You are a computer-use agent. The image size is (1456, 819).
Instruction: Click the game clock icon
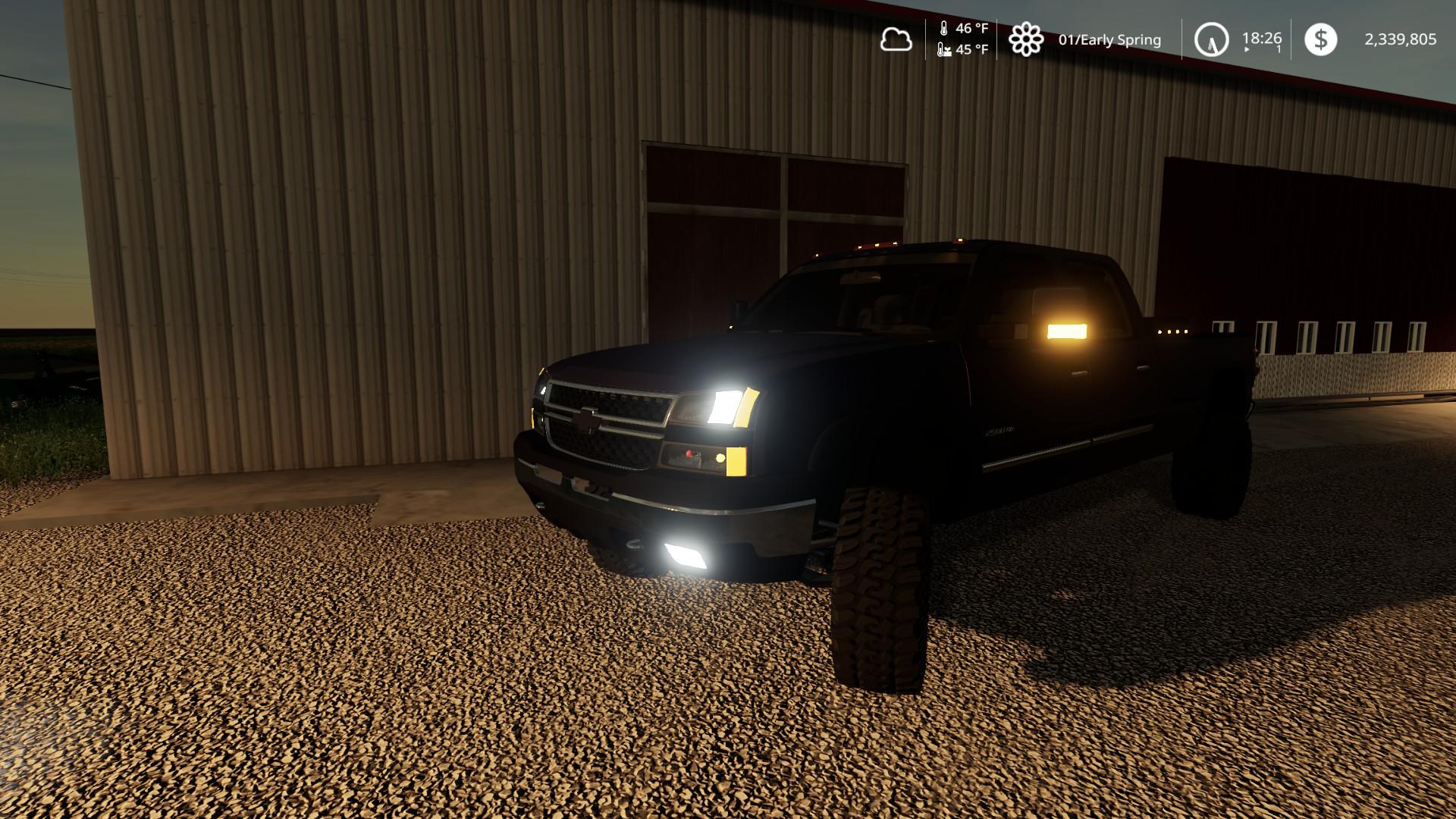point(1211,39)
